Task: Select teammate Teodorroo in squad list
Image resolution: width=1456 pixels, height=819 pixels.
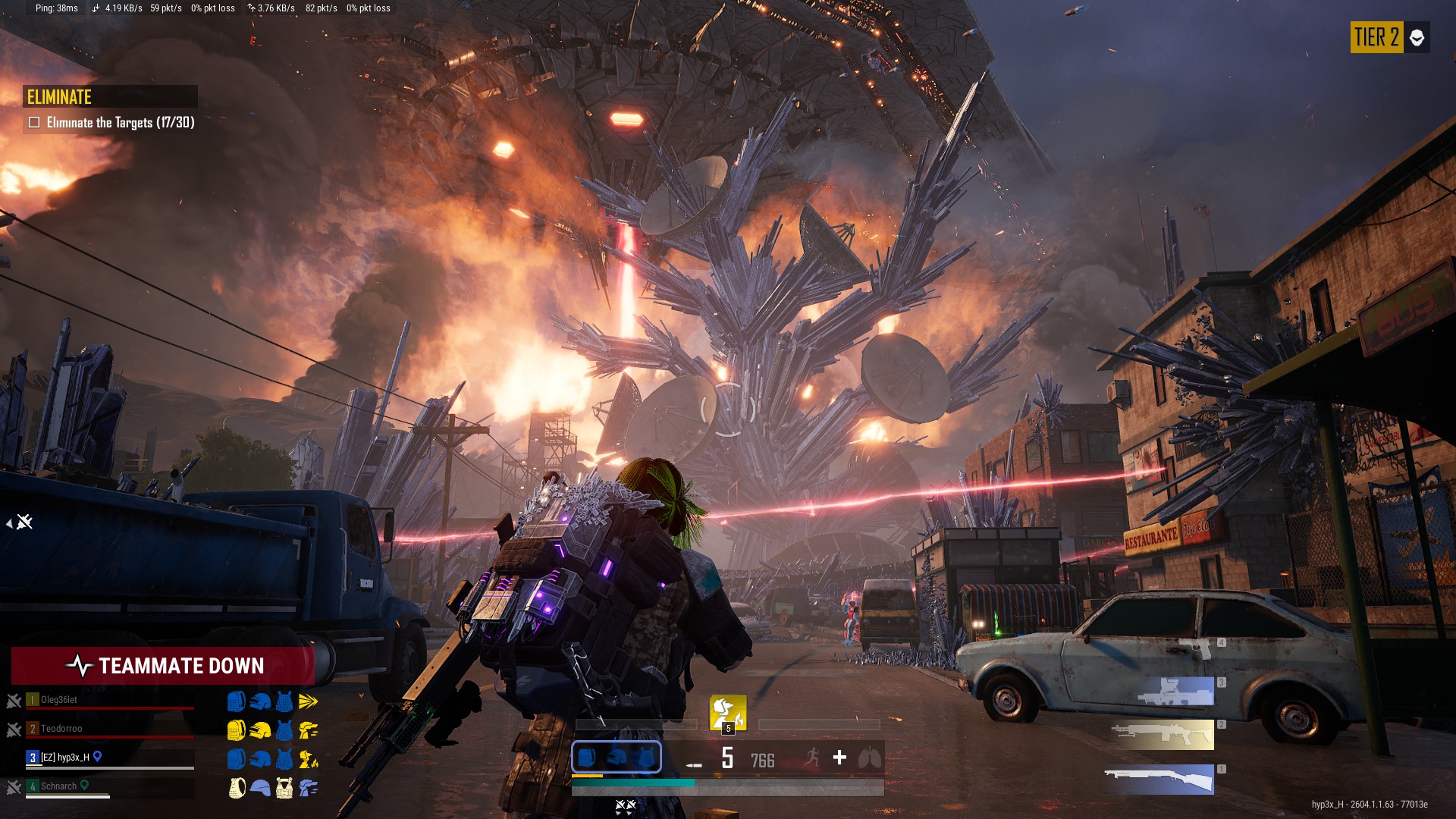Action: (61, 729)
